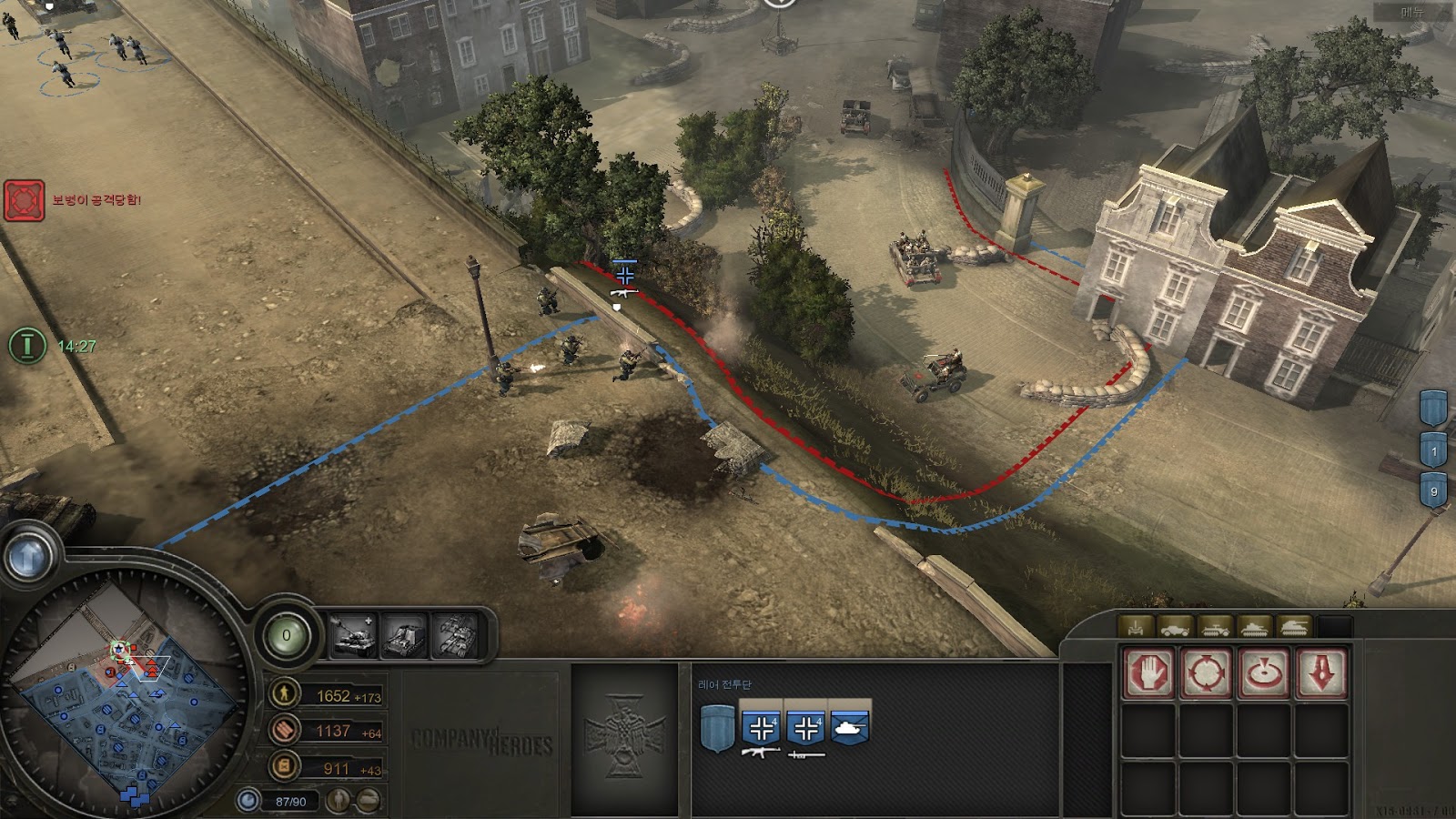
Task: Select the control group 1 badge
Action: pos(1434,450)
